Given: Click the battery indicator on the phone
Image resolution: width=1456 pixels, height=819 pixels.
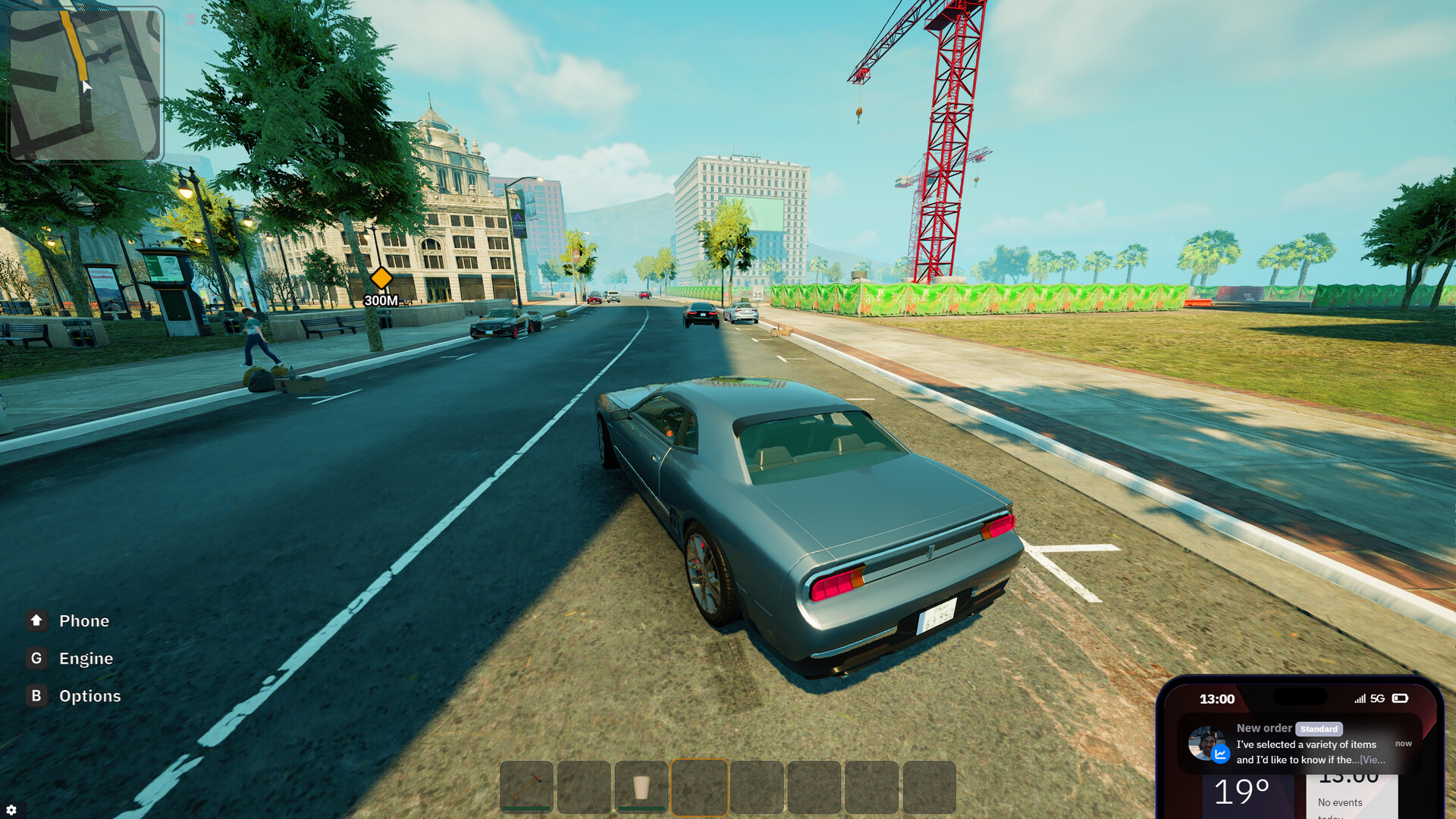Looking at the screenshot, I should [1400, 699].
